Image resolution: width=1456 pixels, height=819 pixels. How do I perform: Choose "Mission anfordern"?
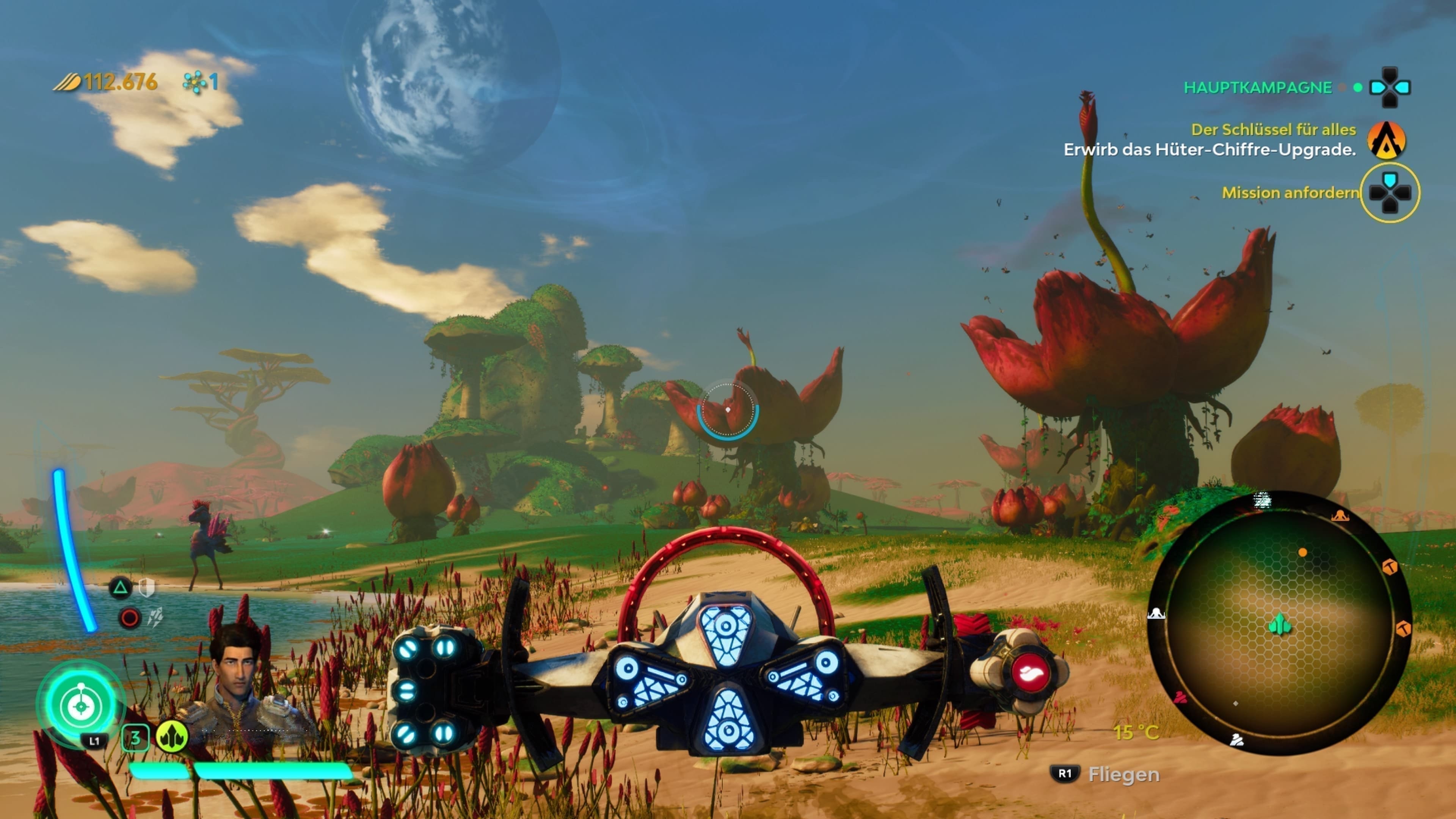(x=1290, y=193)
